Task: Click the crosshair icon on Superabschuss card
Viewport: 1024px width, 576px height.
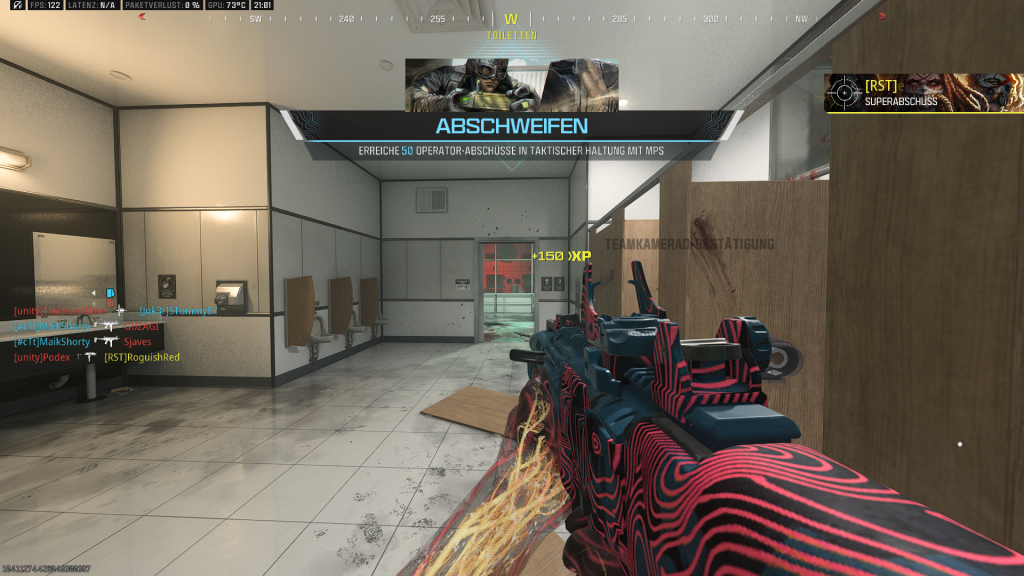Action: point(844,93)
